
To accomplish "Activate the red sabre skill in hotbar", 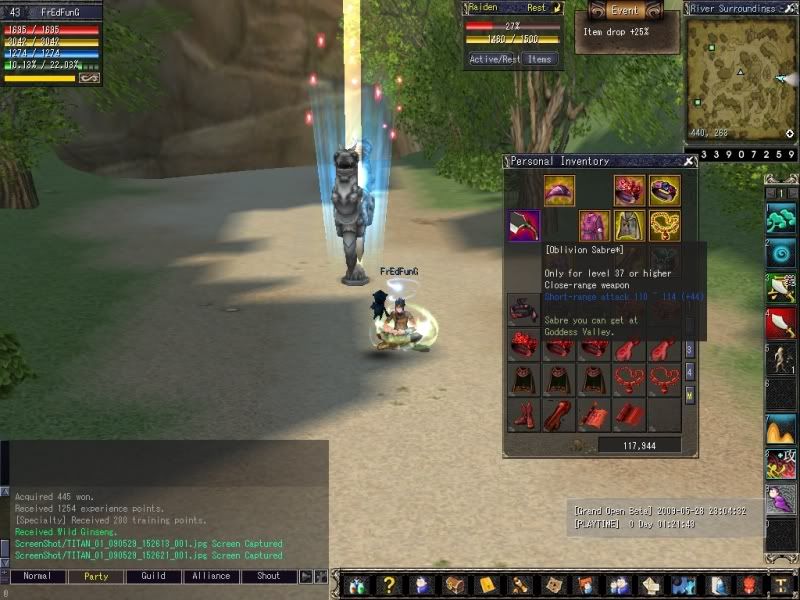I will (780, 322).
